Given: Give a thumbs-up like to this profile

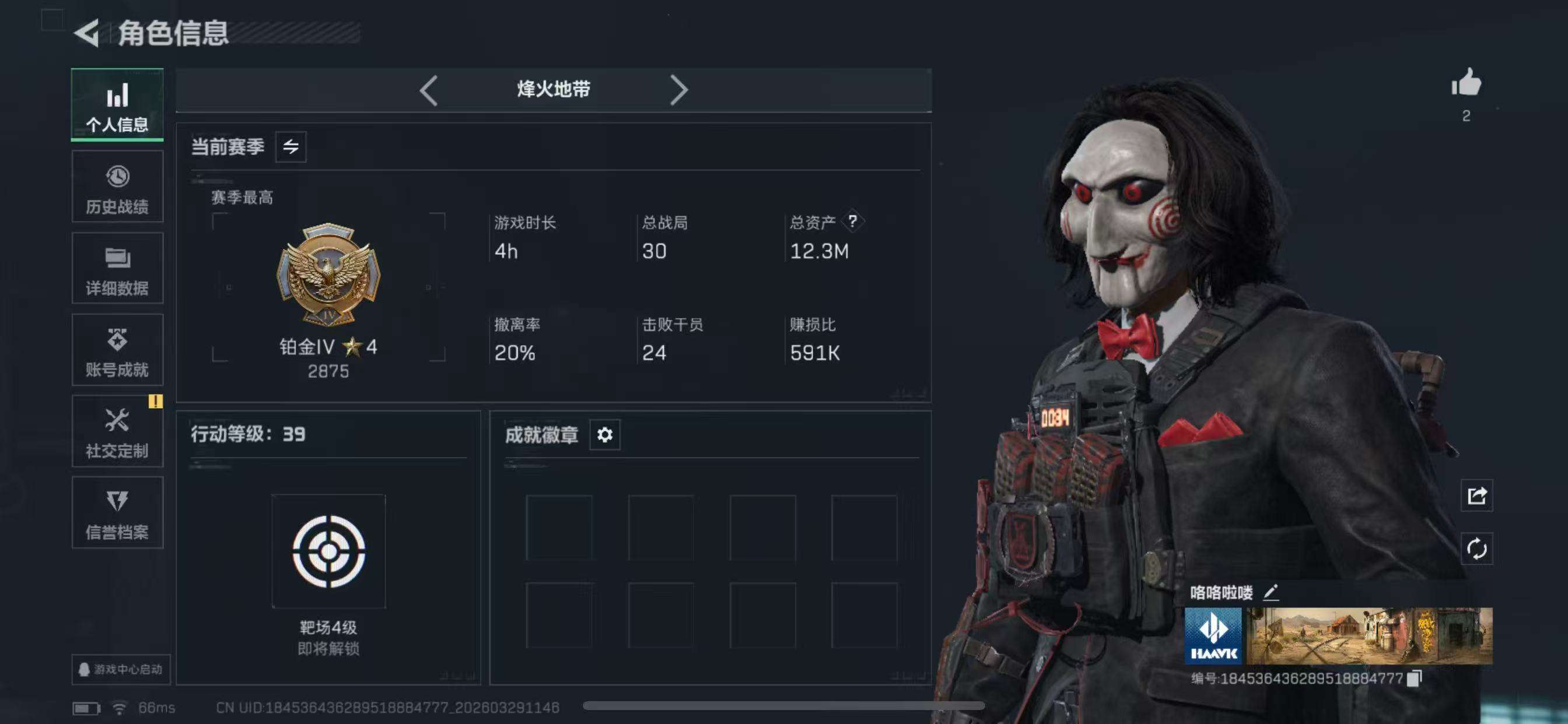Looking at the screenshot, I should [1466, 83].
